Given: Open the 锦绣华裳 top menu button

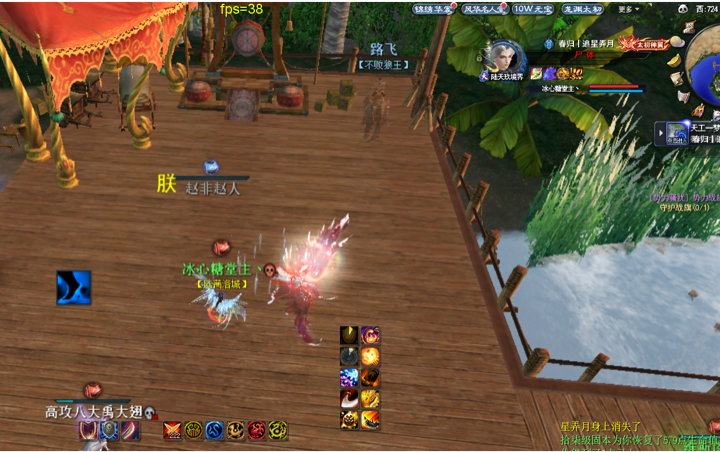Looking at the screenshot, I should pos(434,8).
